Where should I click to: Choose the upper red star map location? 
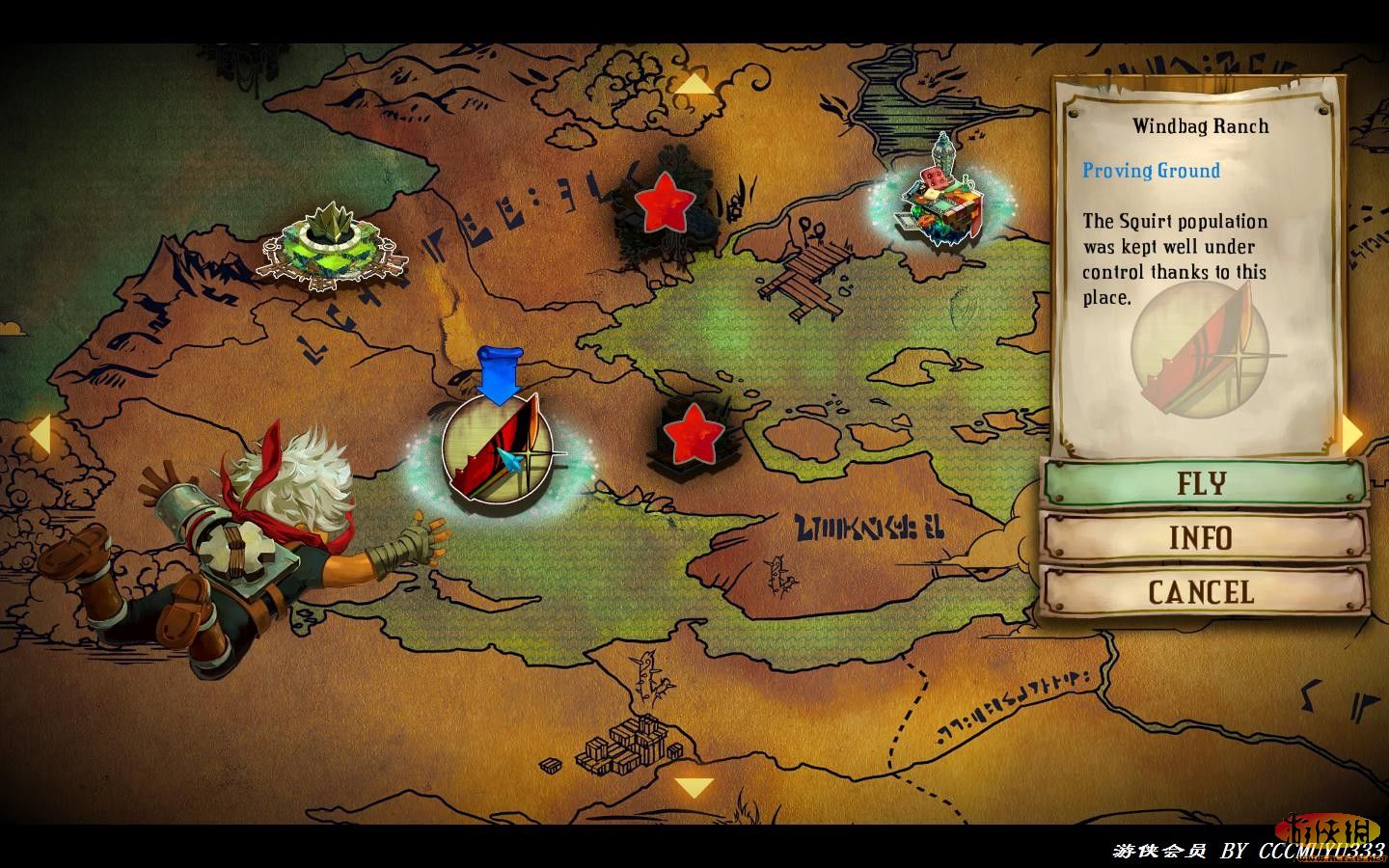pos(666,202)
